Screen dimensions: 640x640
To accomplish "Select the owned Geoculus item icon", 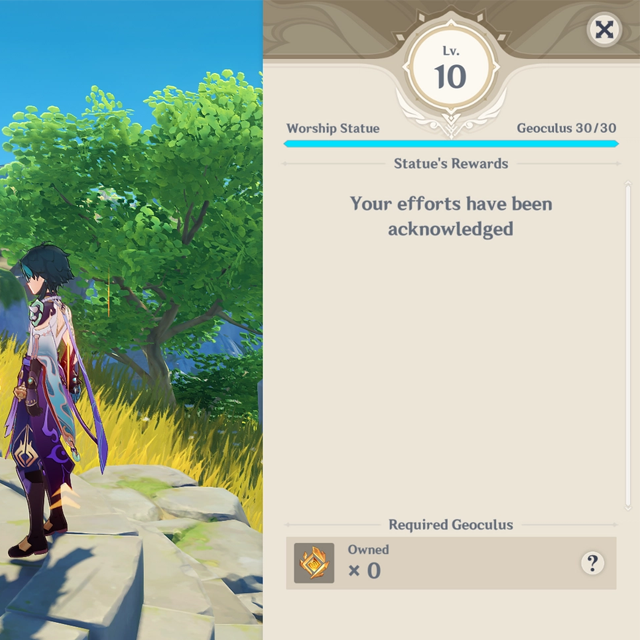I will coord(314,563).
